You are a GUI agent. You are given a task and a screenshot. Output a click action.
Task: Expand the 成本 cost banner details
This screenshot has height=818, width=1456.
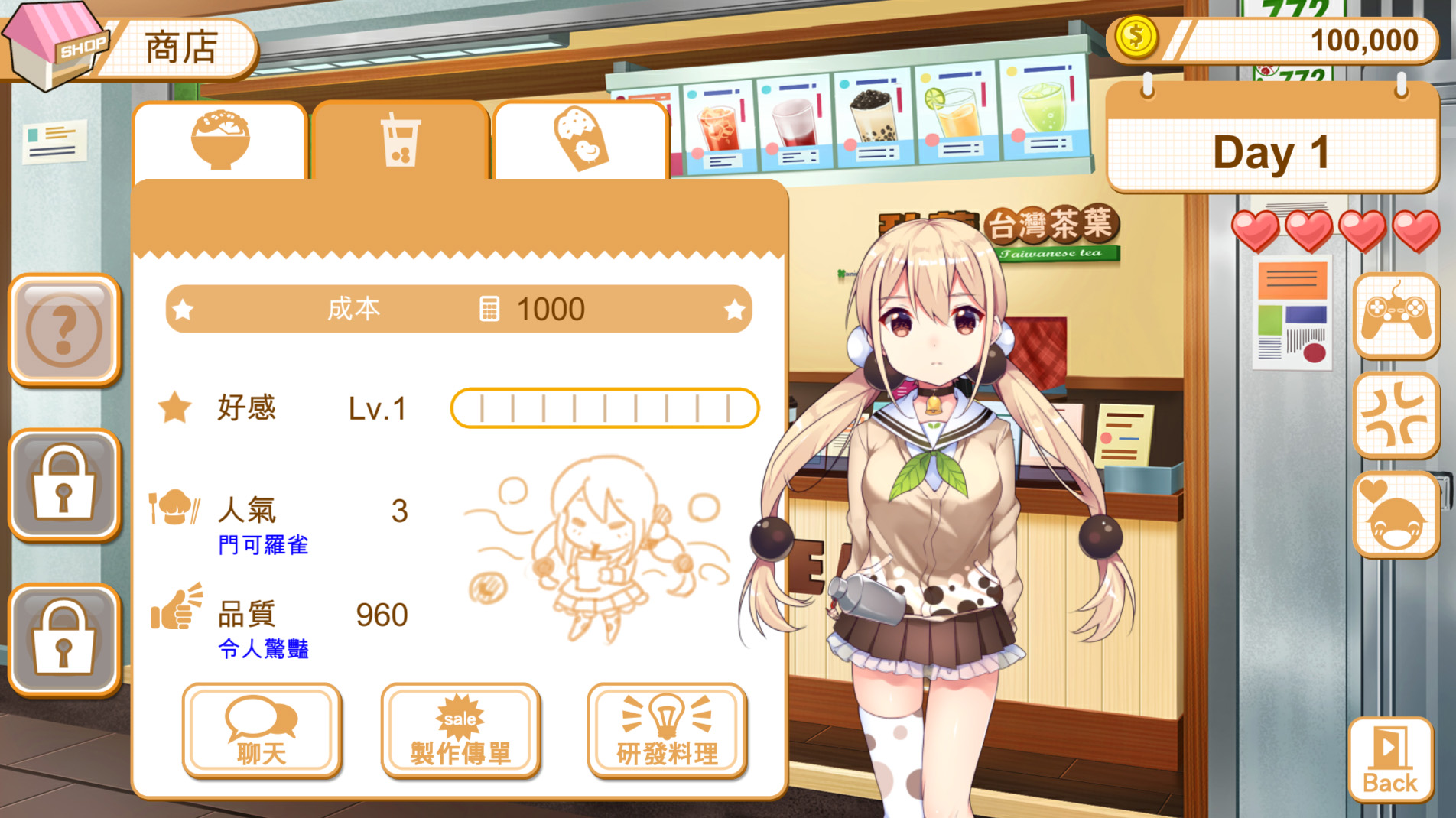(x=459, y=309)
